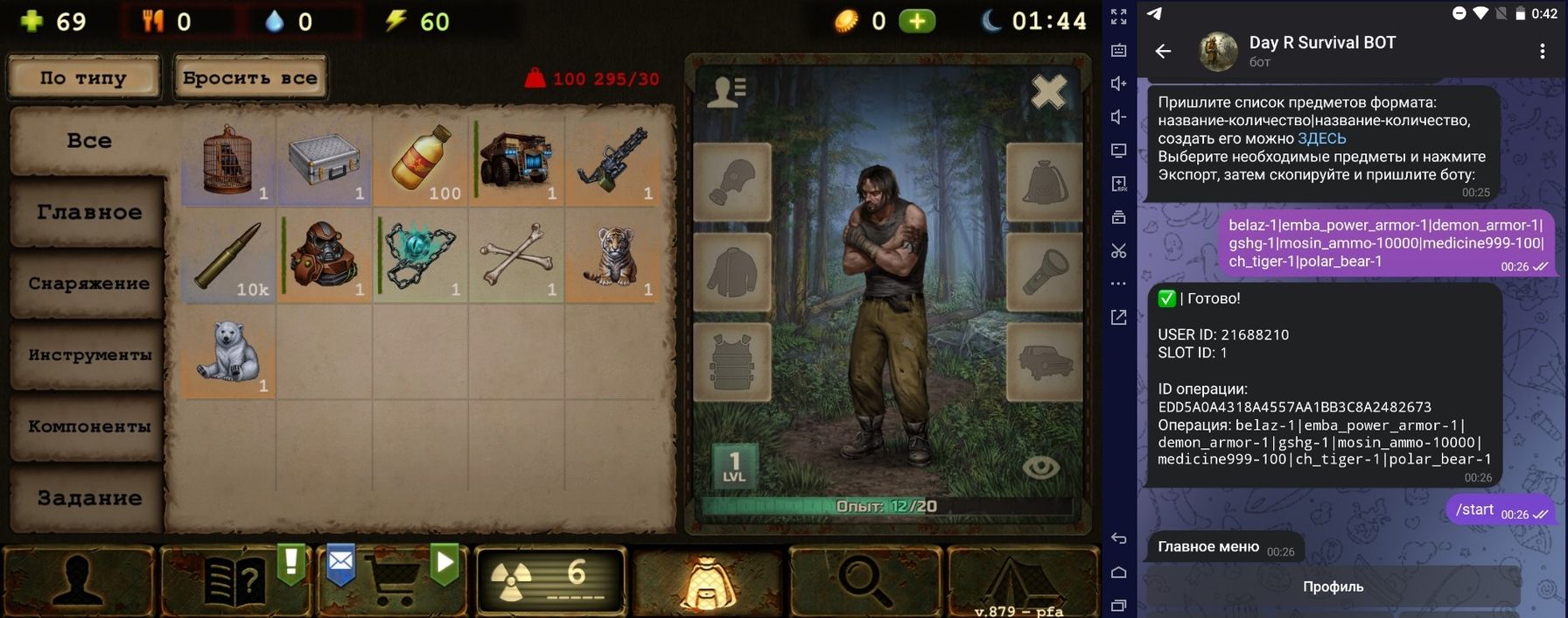Show the Инструменты category tab
This screenshot has width=1568, height=618.
click(x=88, y=355)
